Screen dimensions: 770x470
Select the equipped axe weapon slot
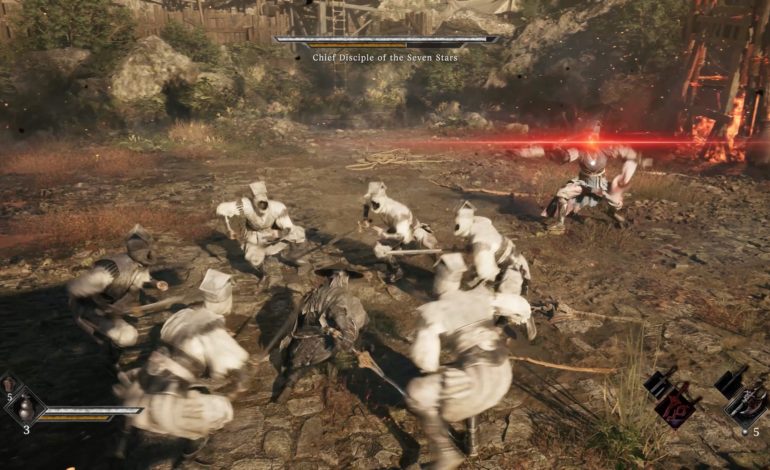point(746,407)
